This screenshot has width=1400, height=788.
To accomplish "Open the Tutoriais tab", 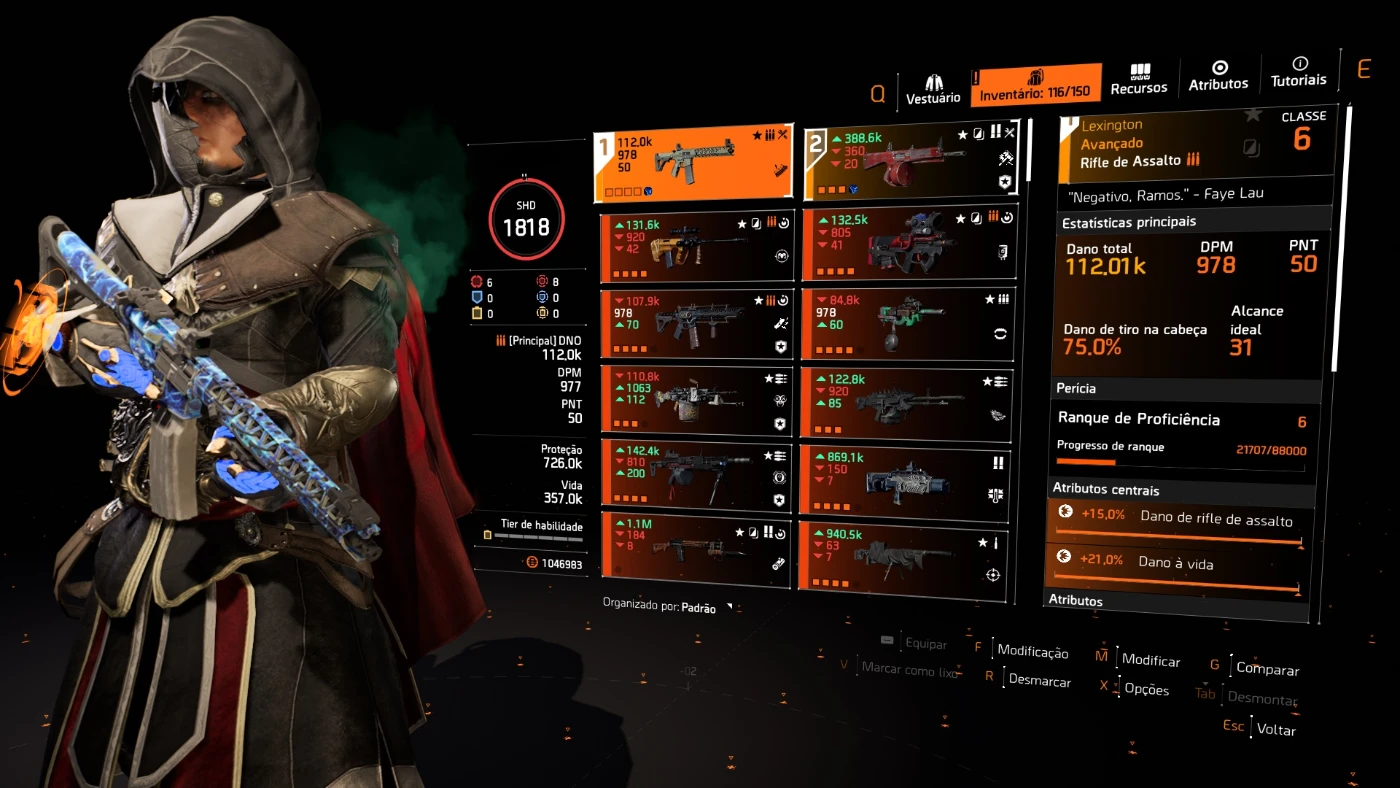I will (x=1298, y=72).
